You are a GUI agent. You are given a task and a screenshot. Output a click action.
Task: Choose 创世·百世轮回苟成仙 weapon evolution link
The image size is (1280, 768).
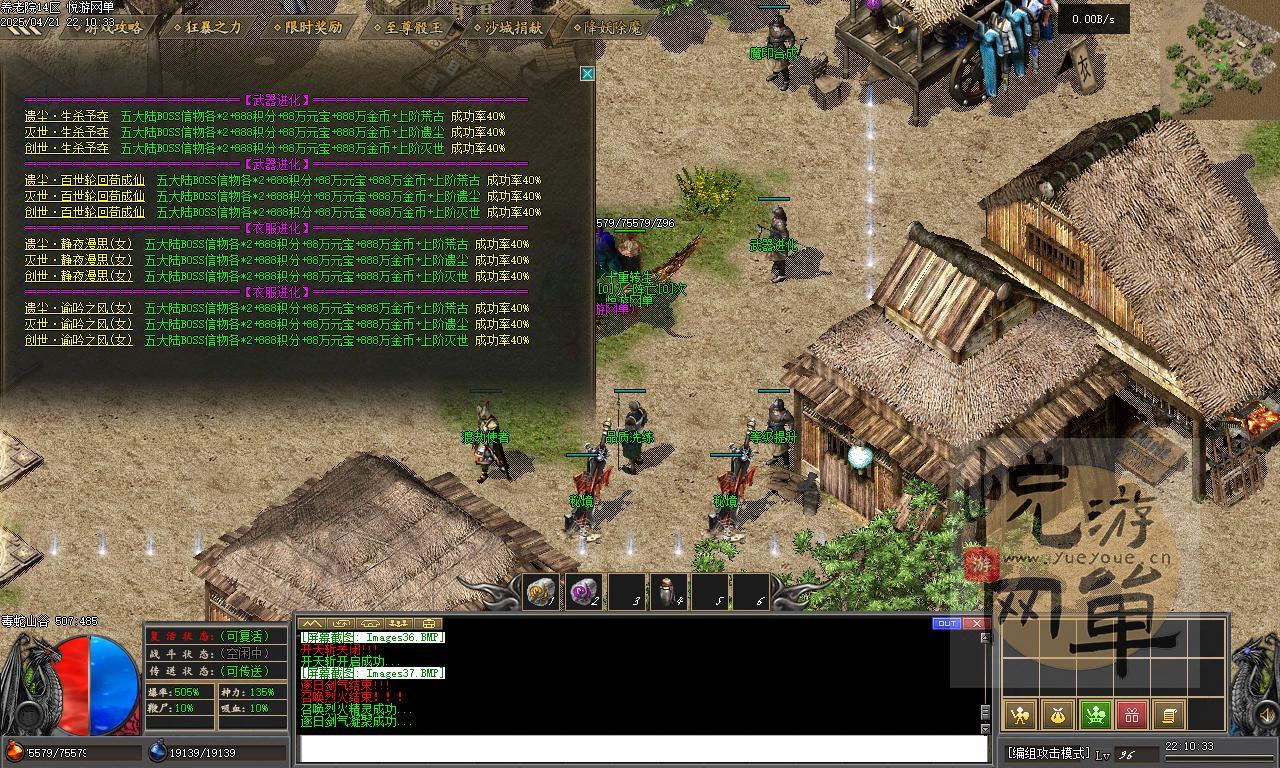85,212
